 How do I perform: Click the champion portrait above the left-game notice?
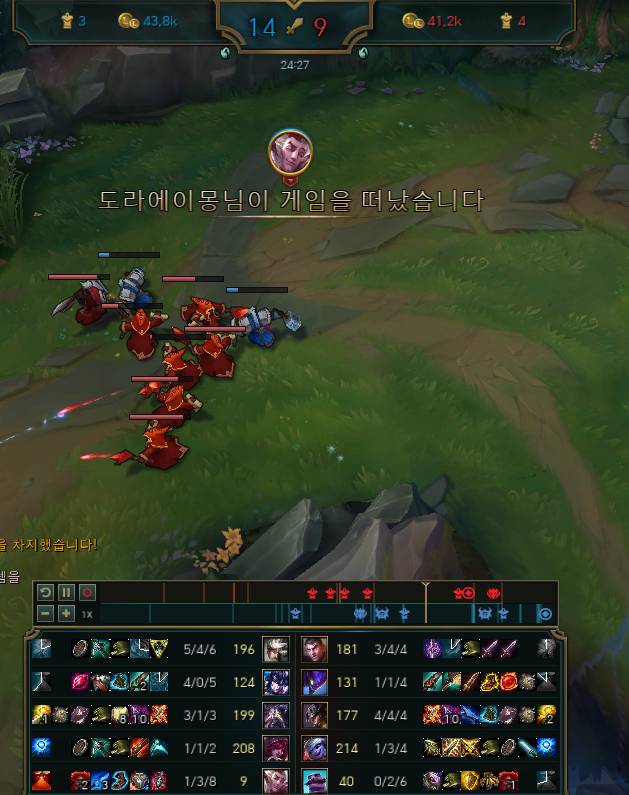click(290, 152)
